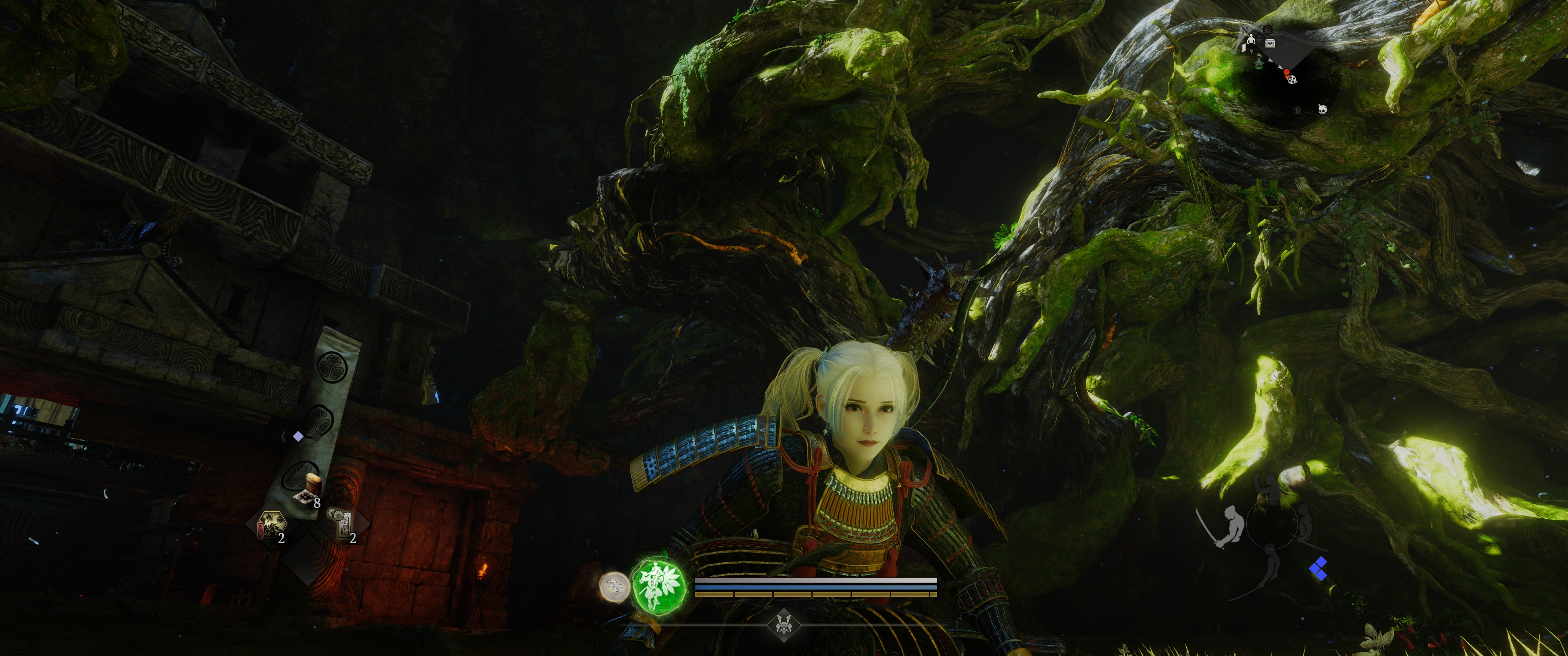Switch shortcut set using the left arrow

284,436
